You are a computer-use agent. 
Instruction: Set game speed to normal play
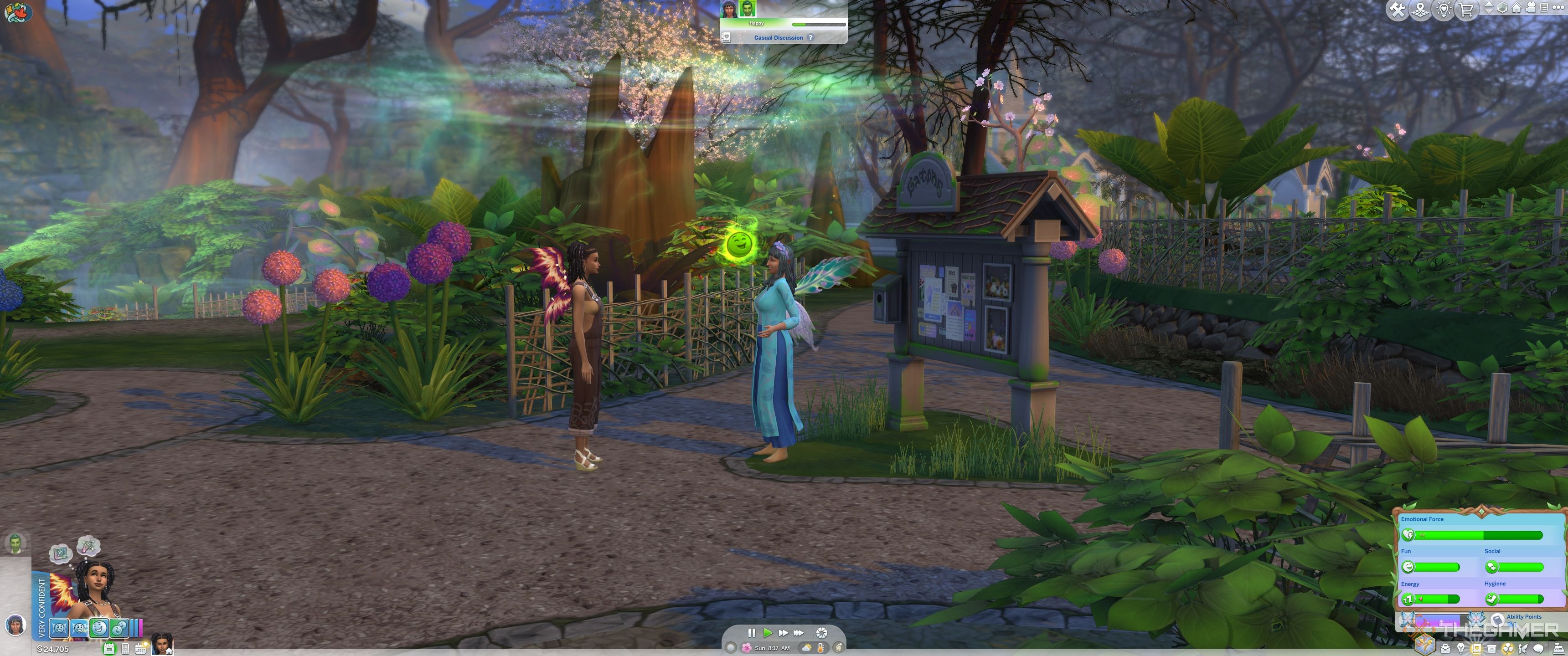[768, 633]
